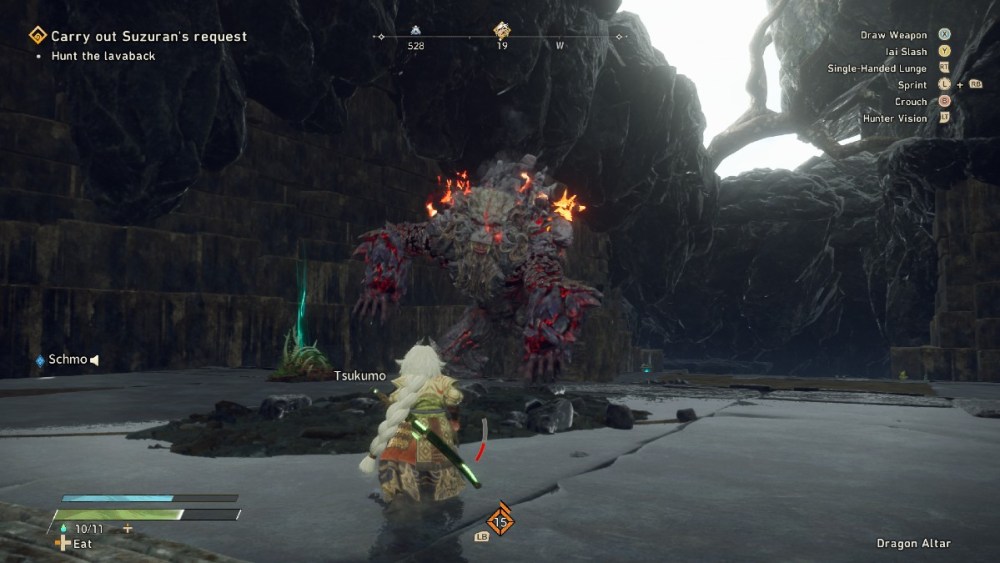This screenshot has height=563, width=1000.
Task: Open the Suzuran's request quest tracker
Action: [148, 37]
